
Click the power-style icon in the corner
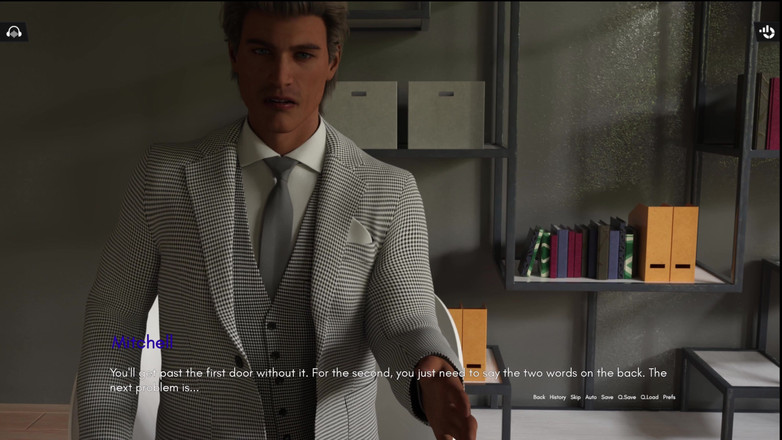pyautogui.click(x=767, y=32)
